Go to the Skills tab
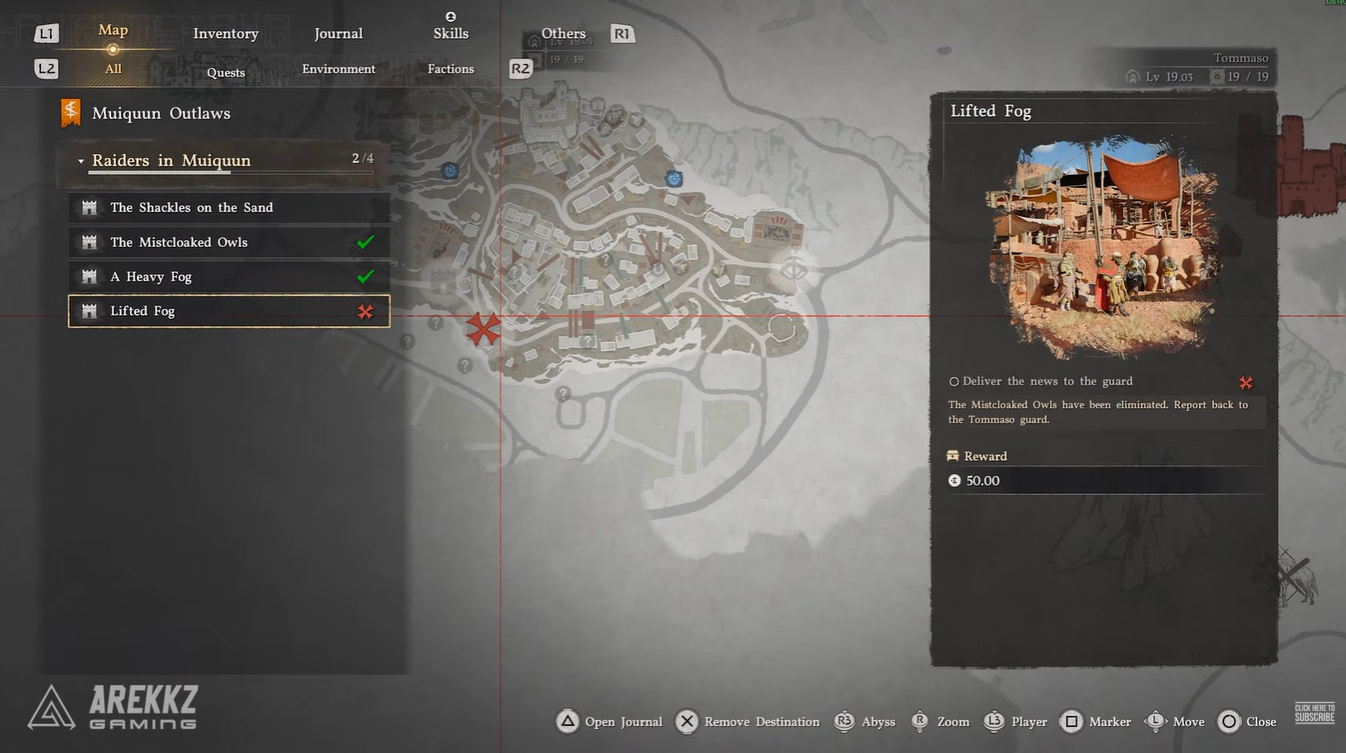This screenshot has height=753, width=1346. click(x=451, y=33)
